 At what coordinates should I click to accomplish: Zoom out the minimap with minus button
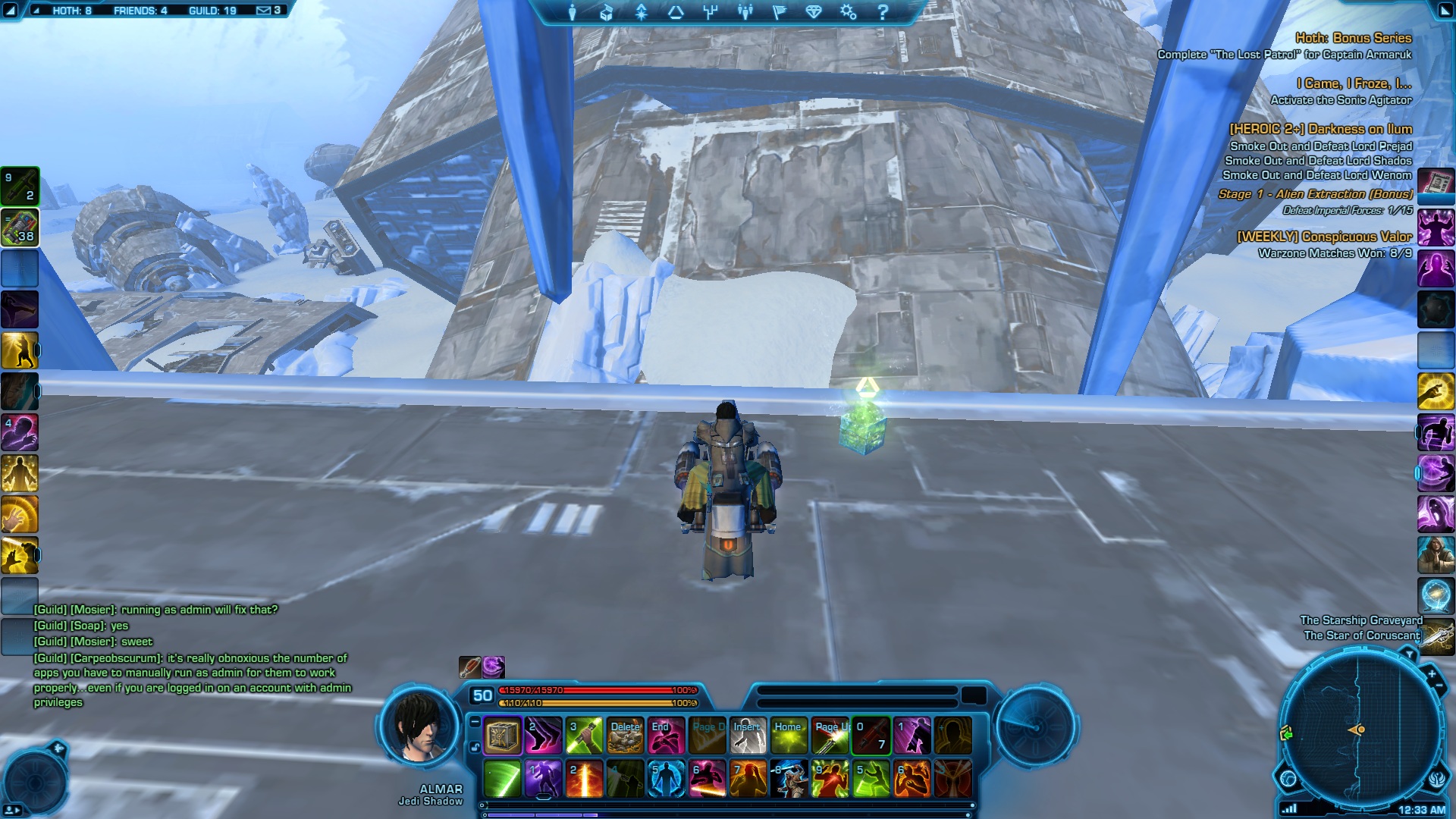pyautogui.click(x=1439, y=686)
